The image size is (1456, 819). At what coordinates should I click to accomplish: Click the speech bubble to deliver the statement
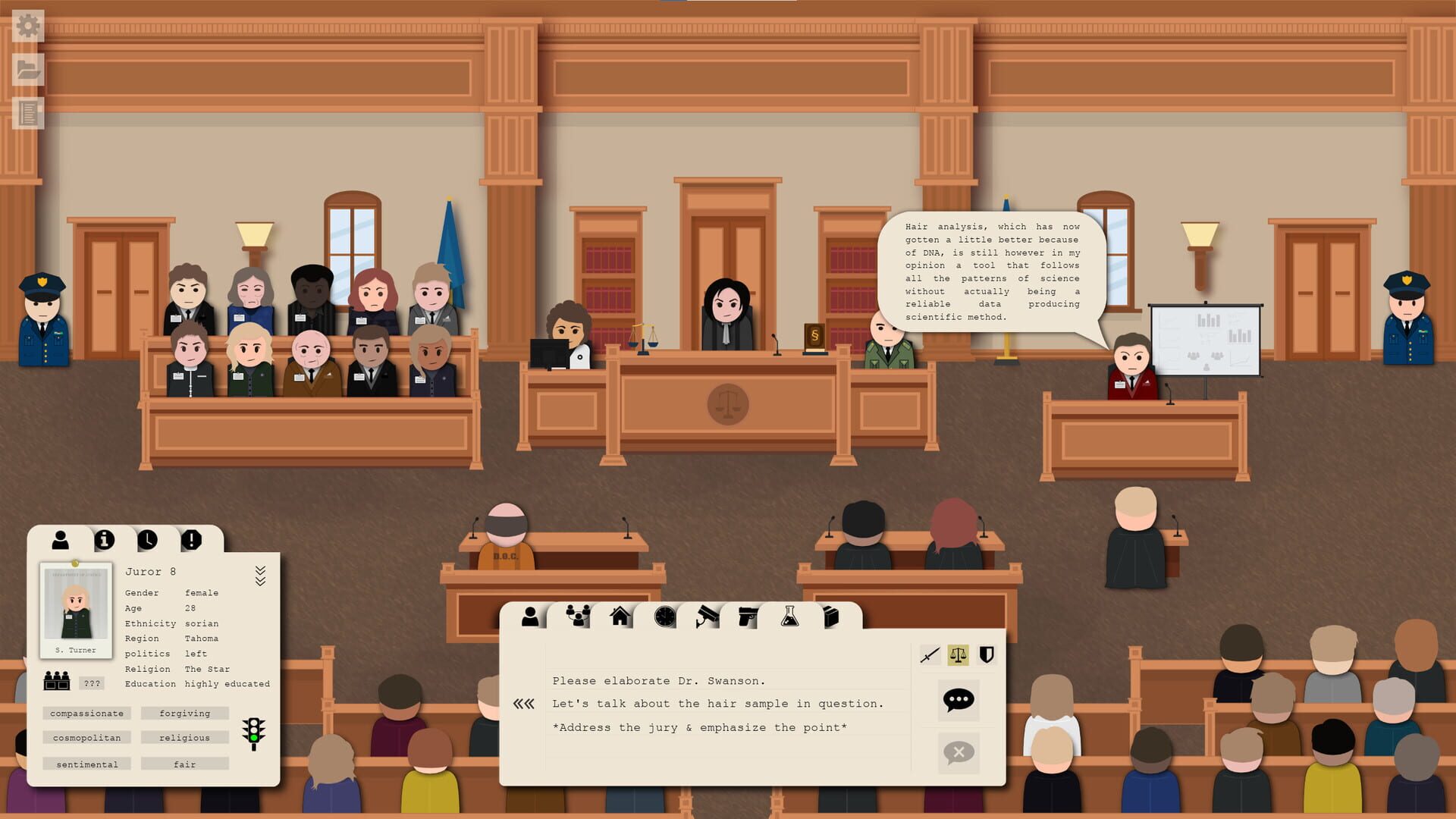(958, 701)
